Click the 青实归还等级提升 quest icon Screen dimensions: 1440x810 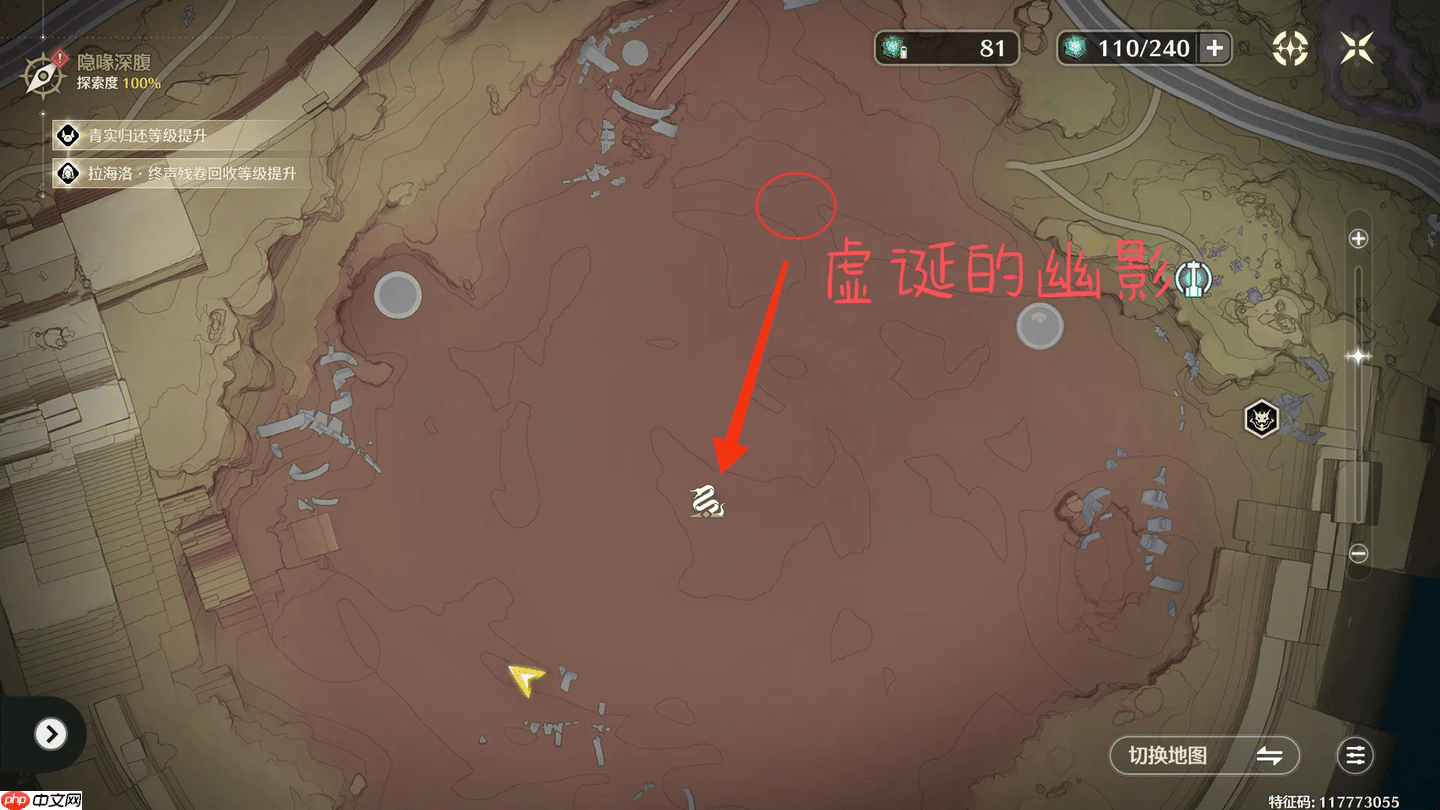tap(69, 136)
